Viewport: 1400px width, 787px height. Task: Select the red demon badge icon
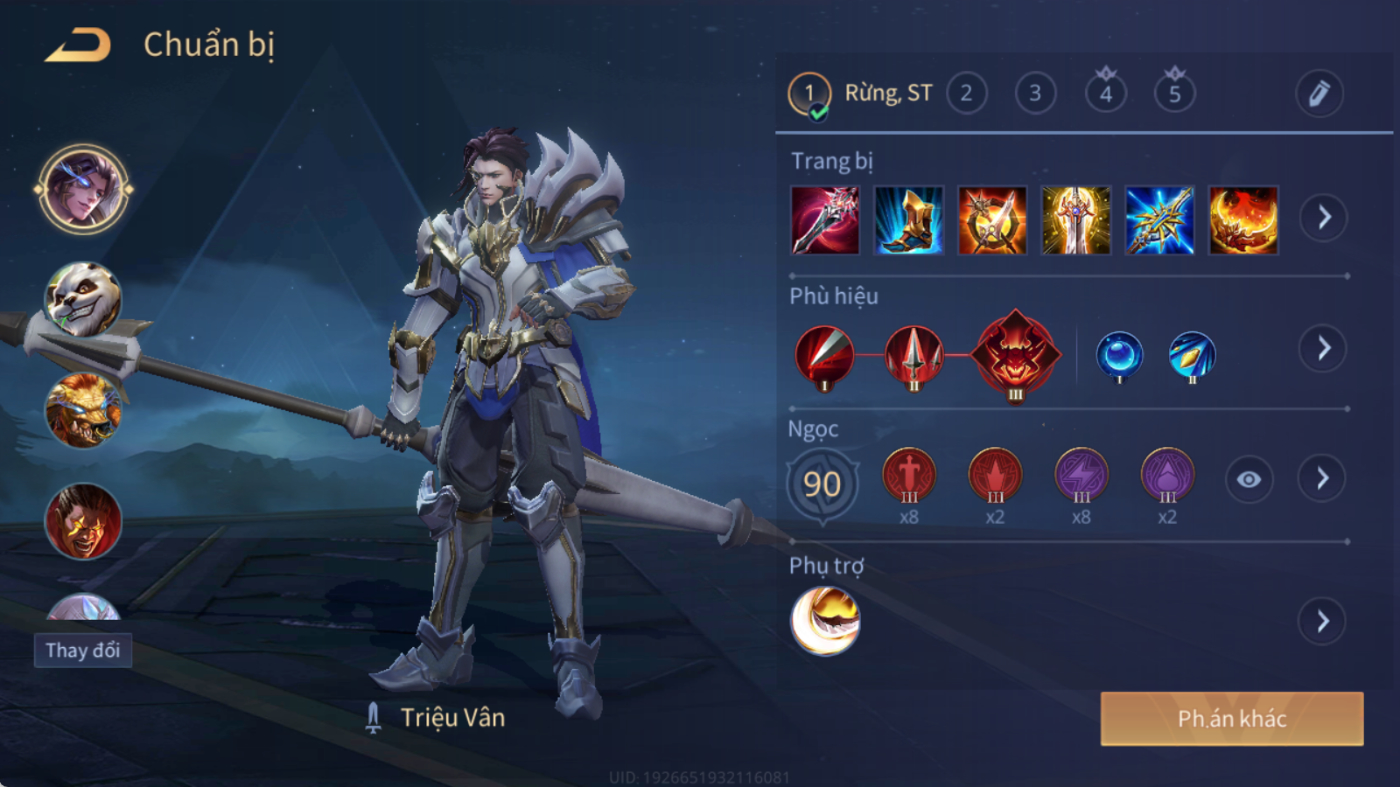click(1016, 355)
